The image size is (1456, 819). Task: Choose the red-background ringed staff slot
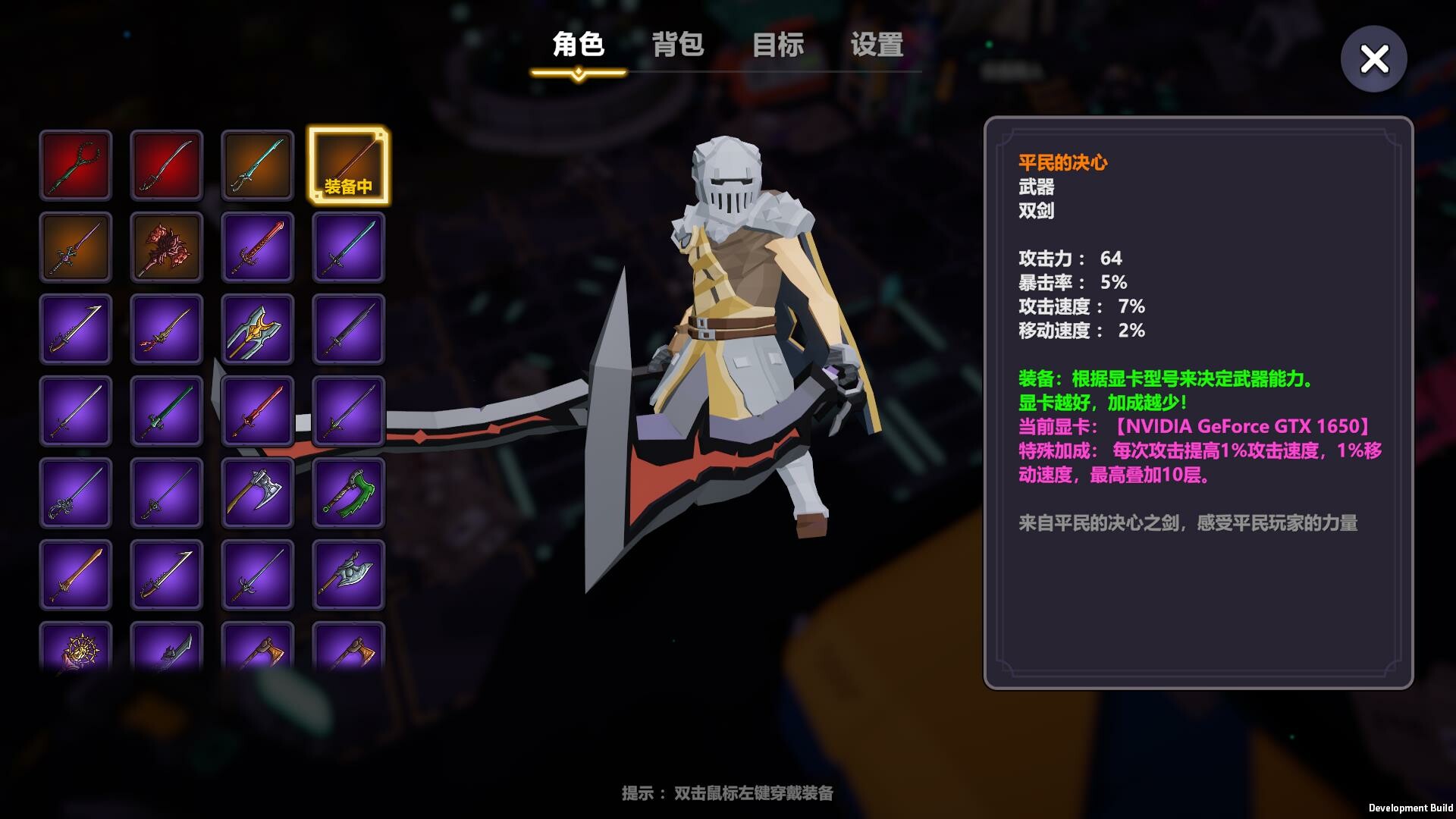(76, 165)
